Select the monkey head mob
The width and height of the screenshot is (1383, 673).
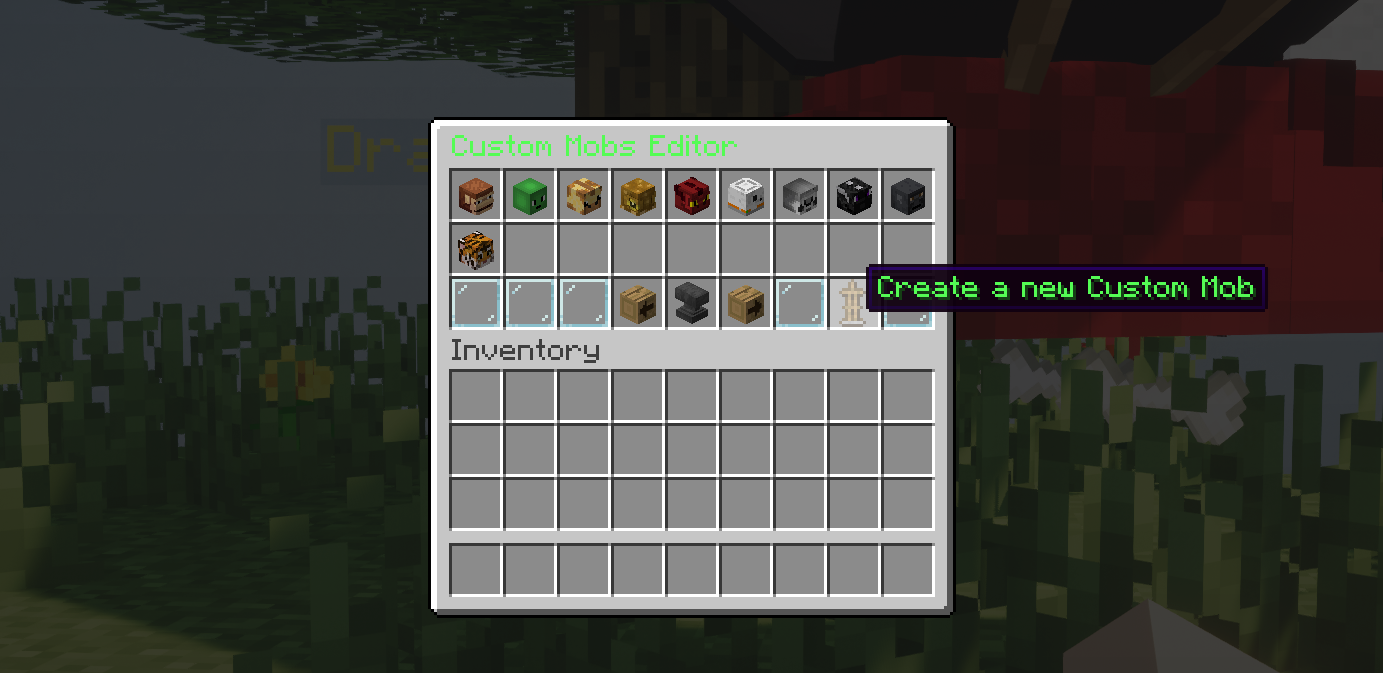point(475,195)
